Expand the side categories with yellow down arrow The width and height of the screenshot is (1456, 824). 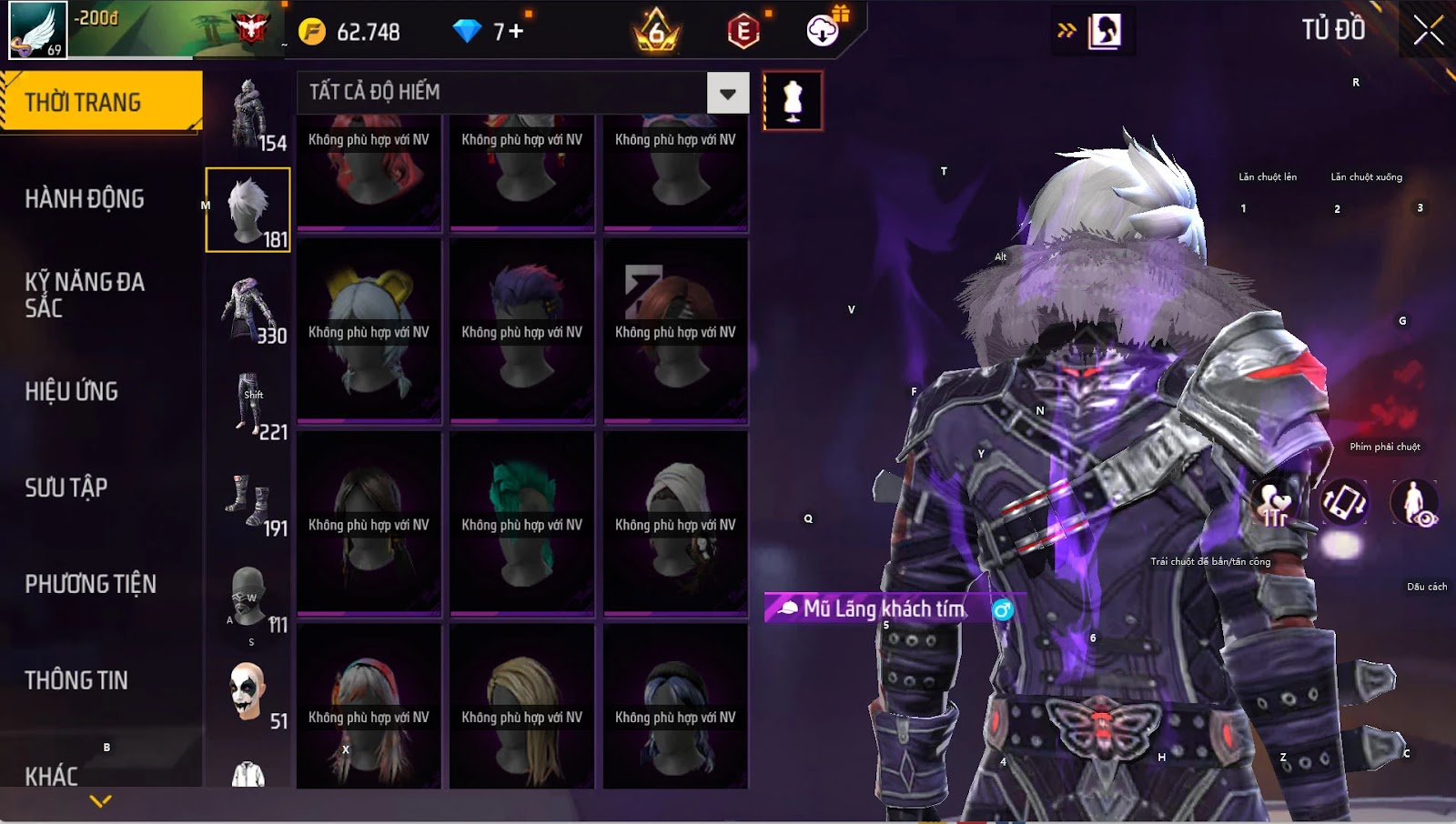pos(101,801)
